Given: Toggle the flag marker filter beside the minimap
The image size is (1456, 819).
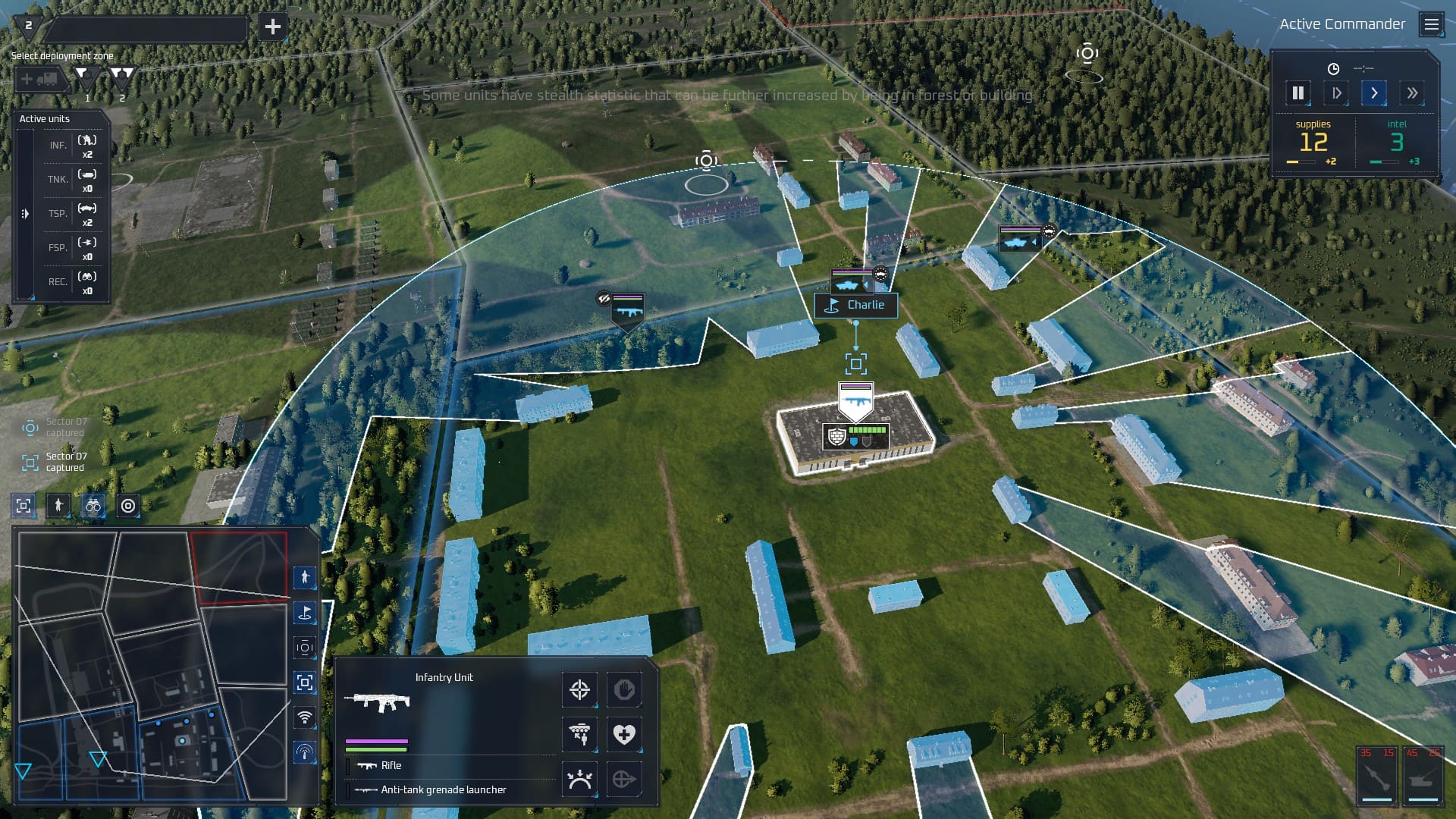Looking at the screenshot, I should point(304,612).
